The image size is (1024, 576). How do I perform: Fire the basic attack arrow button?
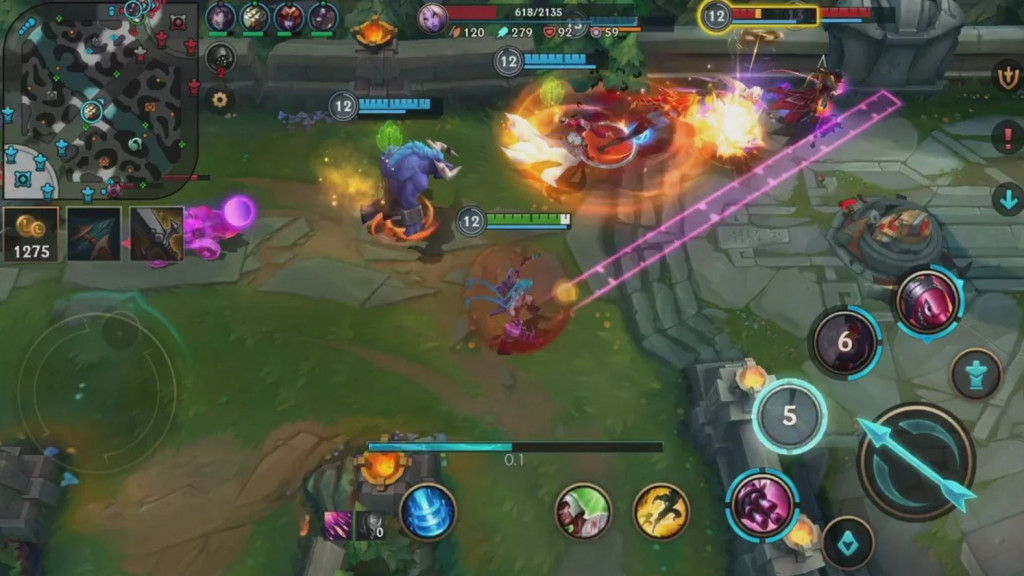[x=916, y=462]
